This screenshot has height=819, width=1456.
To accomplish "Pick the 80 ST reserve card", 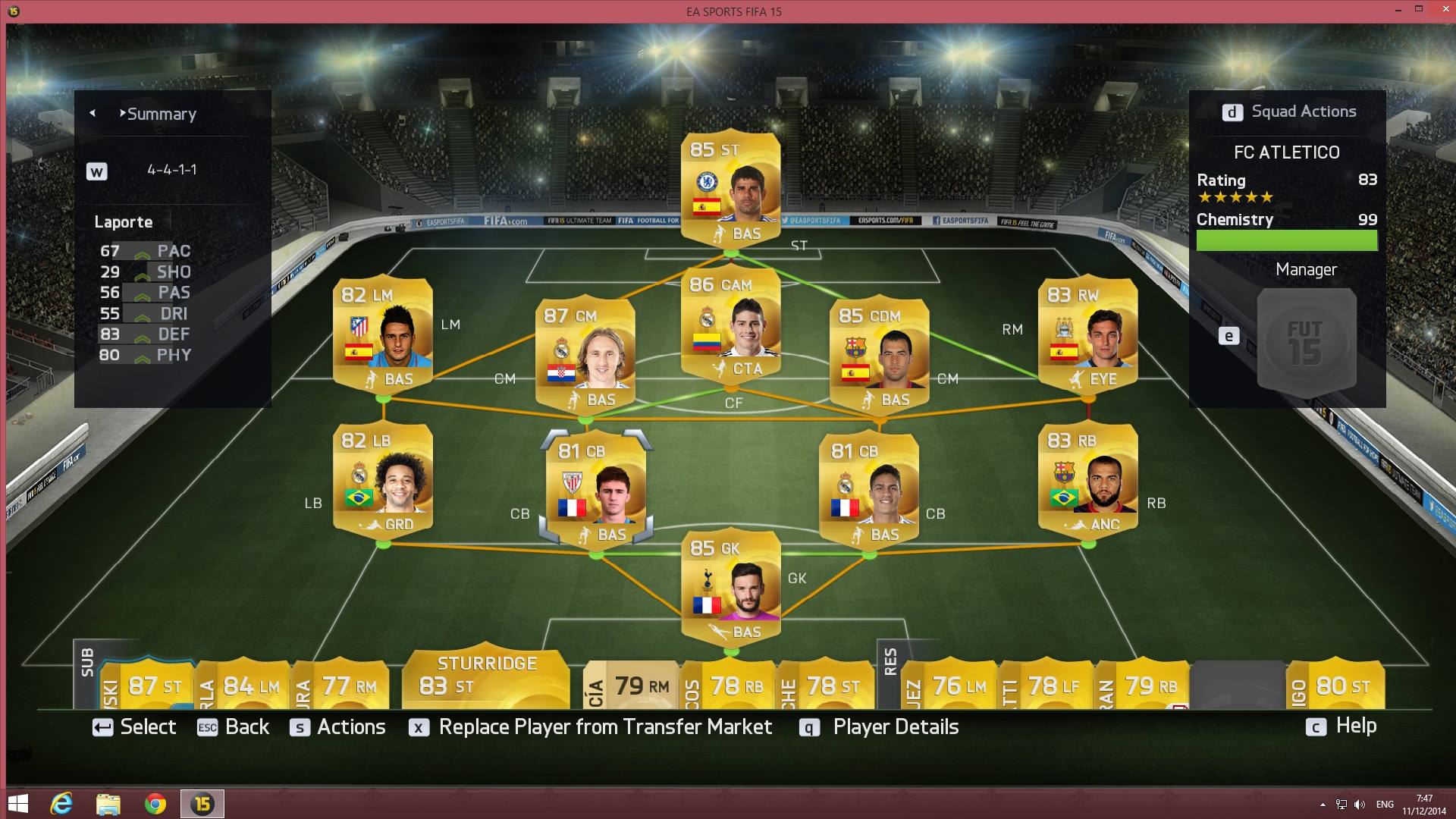I will click(x=1335, y=686).
